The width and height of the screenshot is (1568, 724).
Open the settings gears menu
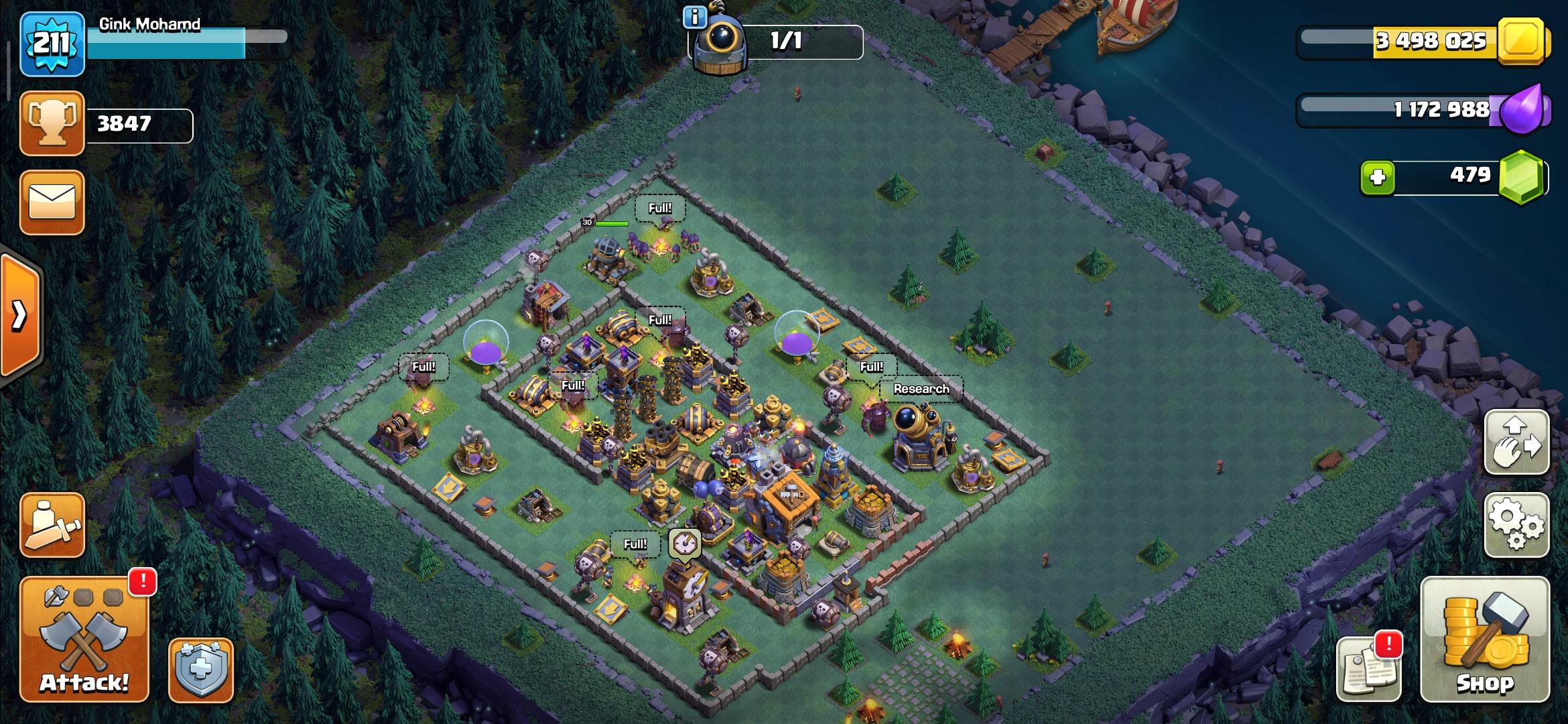1516,525
